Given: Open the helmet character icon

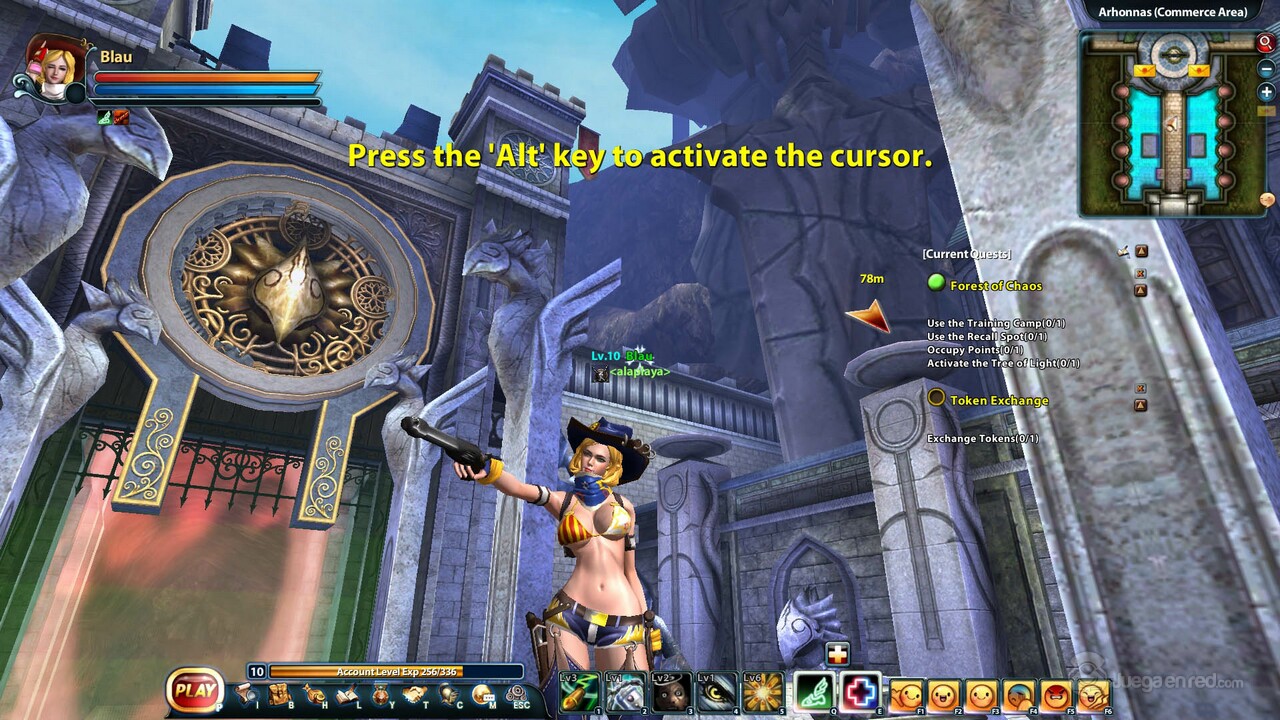Looking at the screenshot, I should point(449,694).
